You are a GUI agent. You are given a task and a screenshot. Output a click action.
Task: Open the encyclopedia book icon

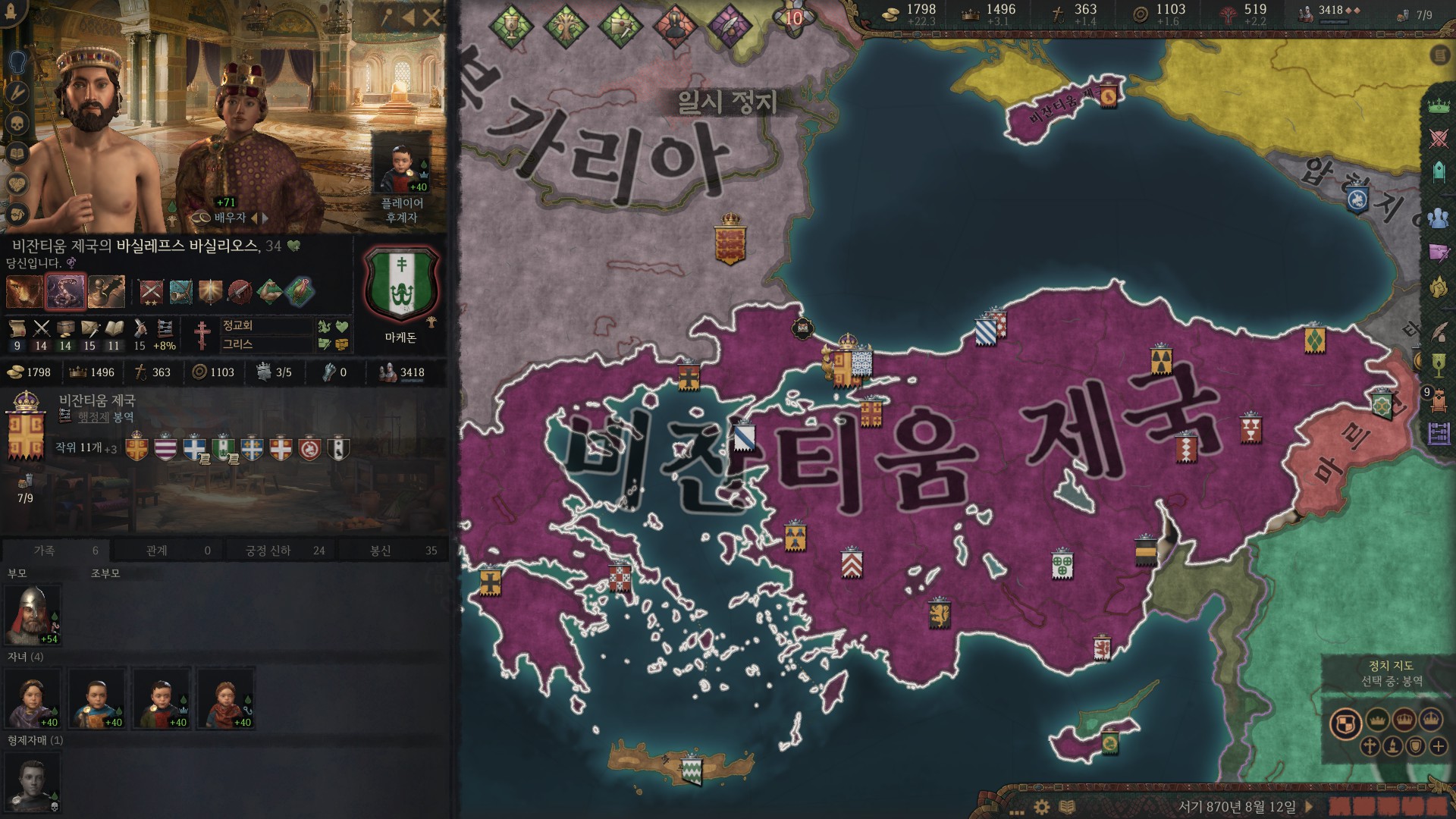pyautogui.click(x=1067, y=806)
